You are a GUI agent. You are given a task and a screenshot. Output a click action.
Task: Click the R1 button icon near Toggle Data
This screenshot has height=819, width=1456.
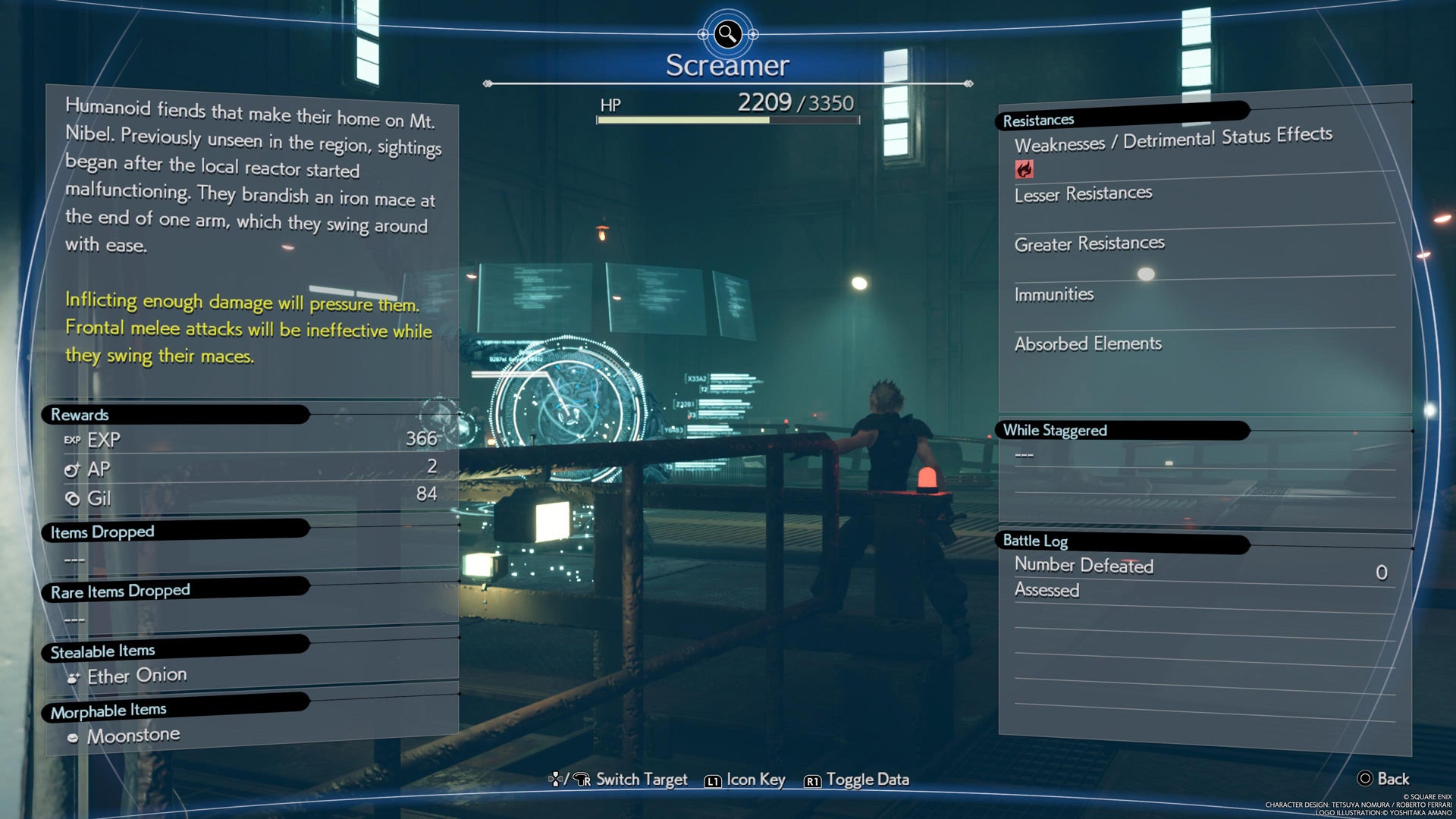point(814,780)
